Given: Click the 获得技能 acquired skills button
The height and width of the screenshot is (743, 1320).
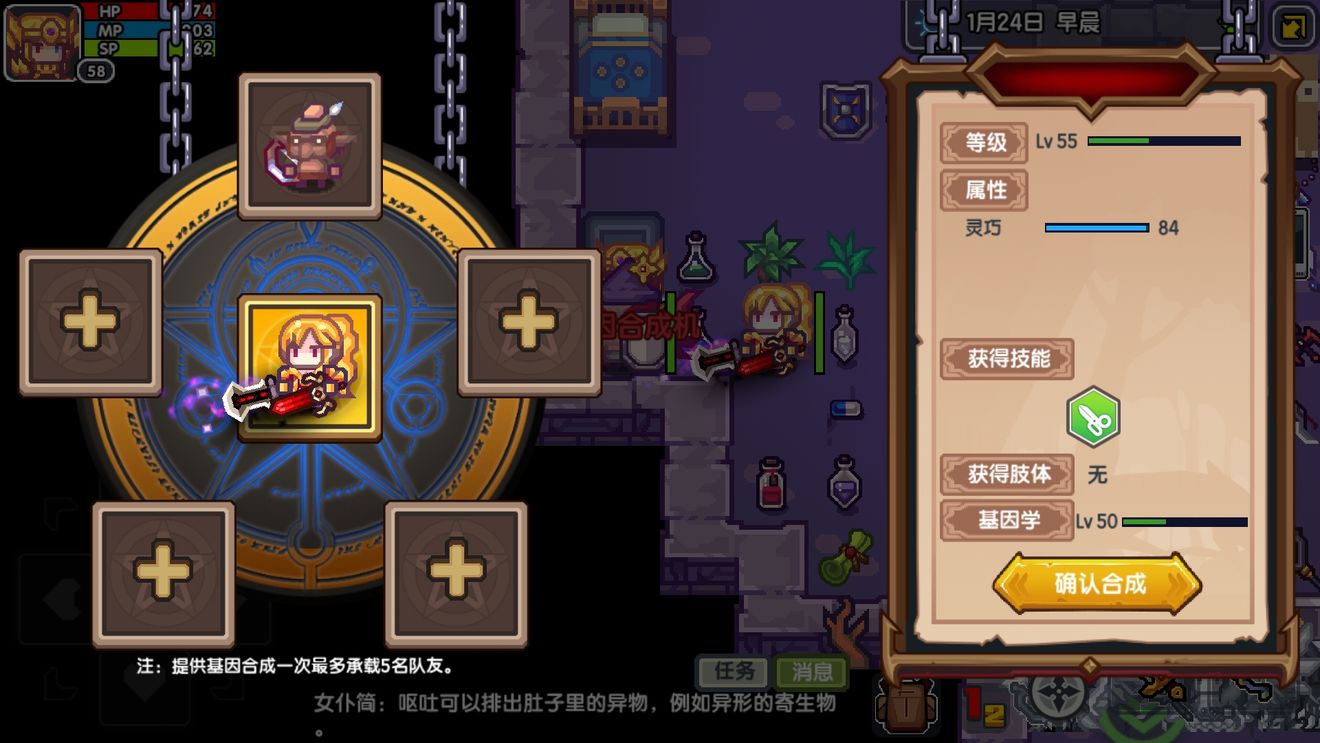Looking at the screenshot, I should tap(1008, 359).
